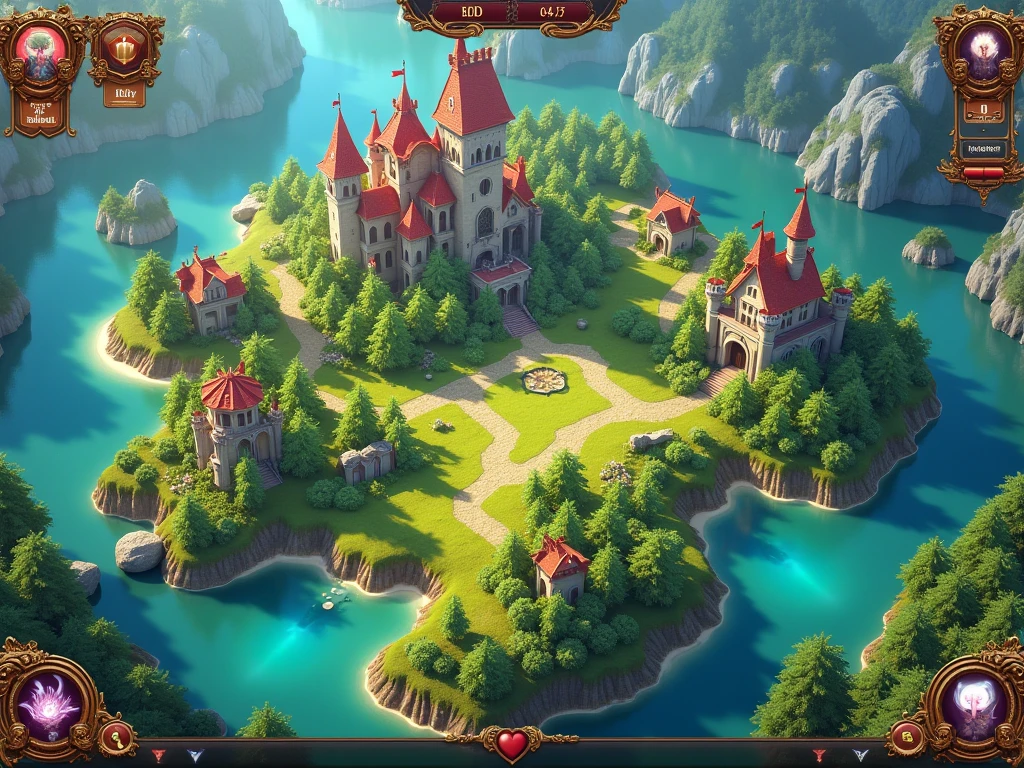The width and height of the screenshot is (1024, 768).
Task: Click the red button under the wizard portrait
Action: (x=982, y=173)
